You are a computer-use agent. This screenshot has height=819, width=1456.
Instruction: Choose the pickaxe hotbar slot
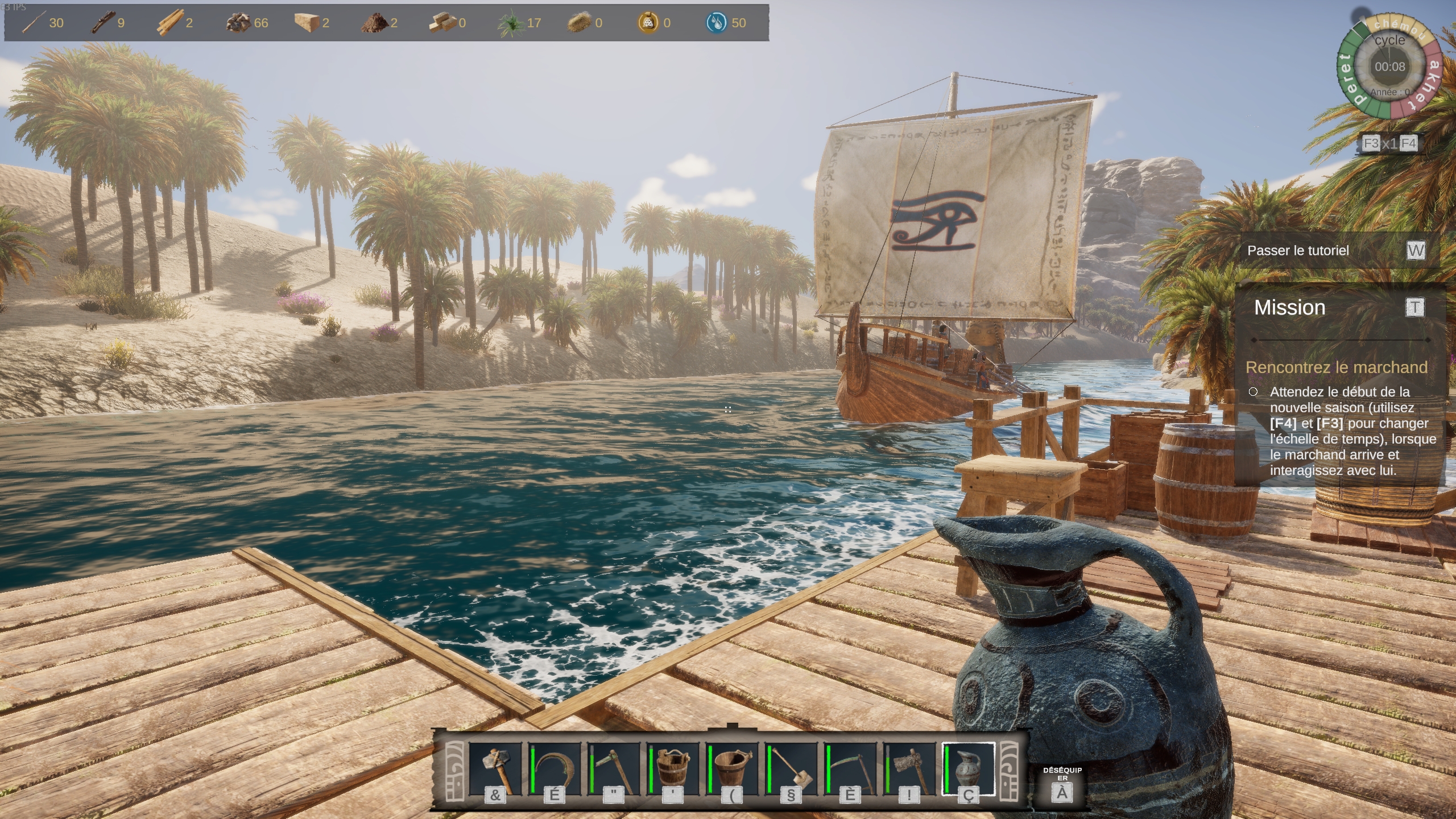pyautogui.click(x=613, y=770)
